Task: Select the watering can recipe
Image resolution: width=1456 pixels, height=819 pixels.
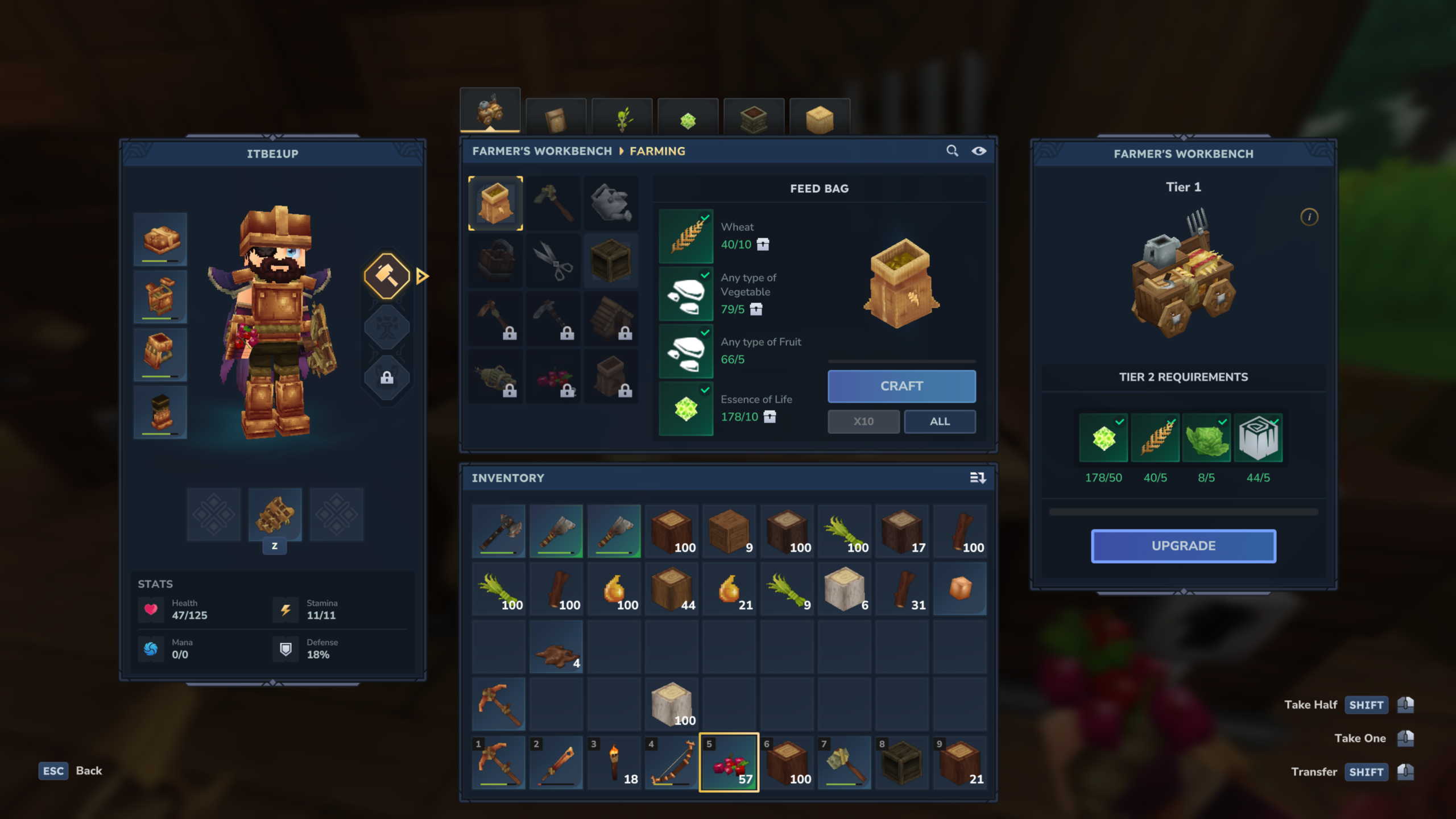Action: [x=611, y=203]
